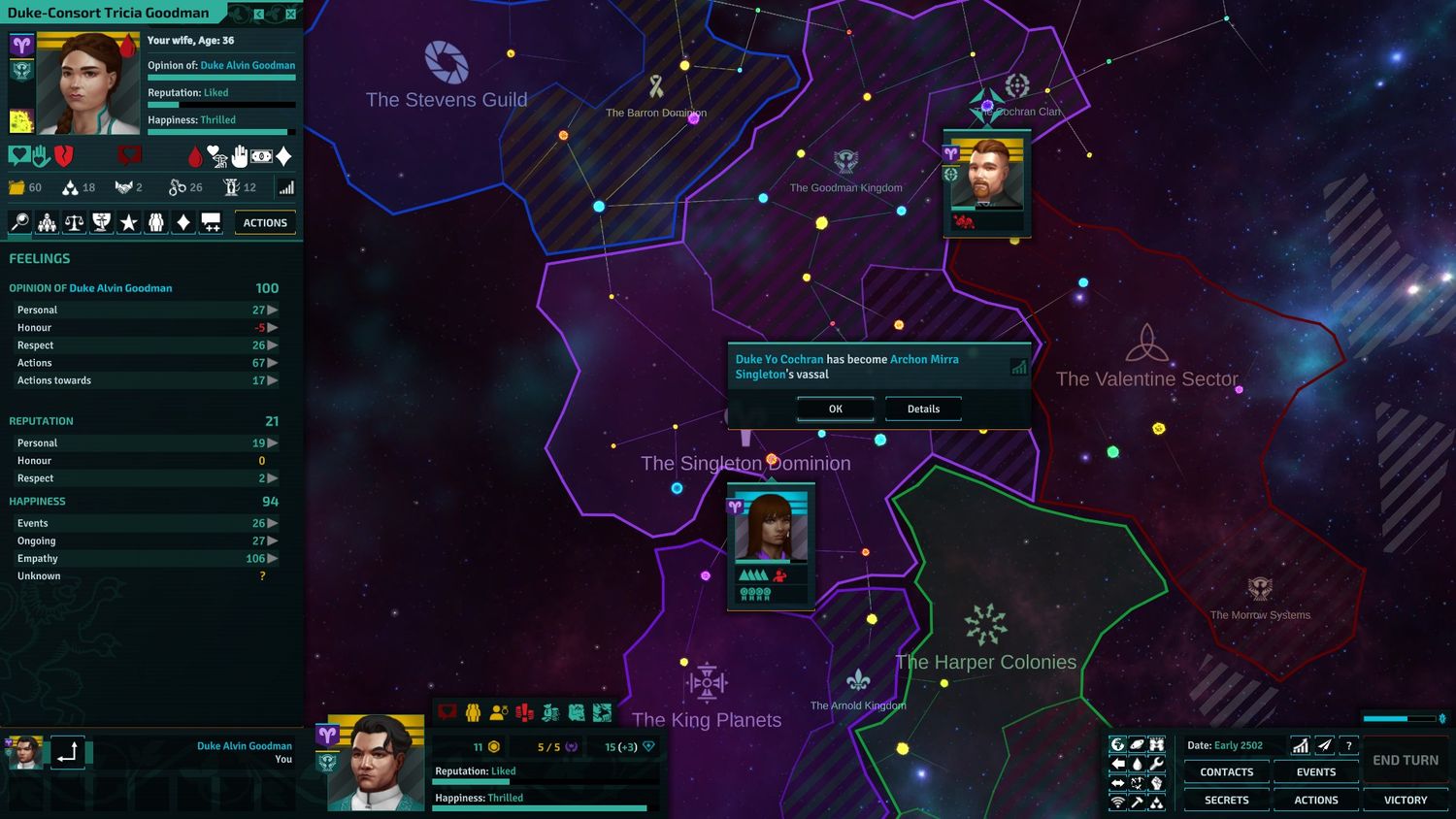Go back using the panel's arrow button
The image size is (1456, 819).
[x=259, y=14]
